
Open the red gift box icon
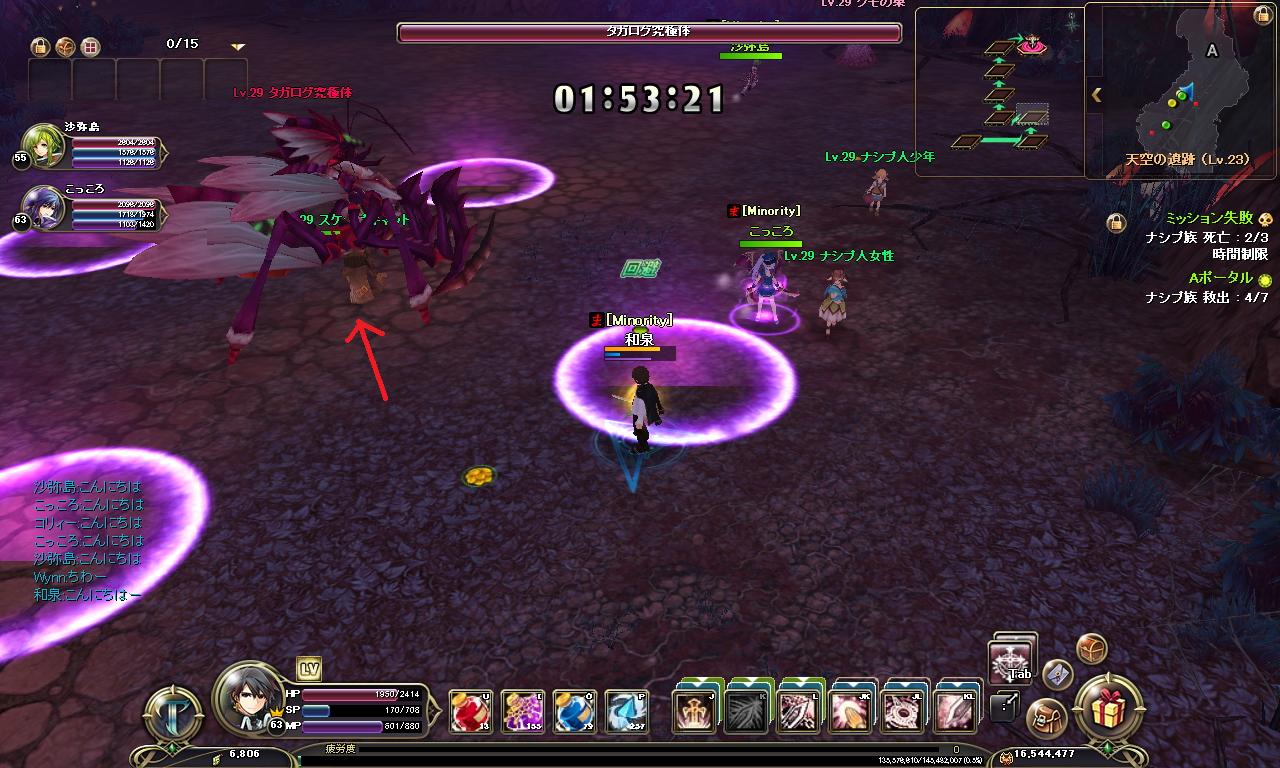(x=1107, y=711)
